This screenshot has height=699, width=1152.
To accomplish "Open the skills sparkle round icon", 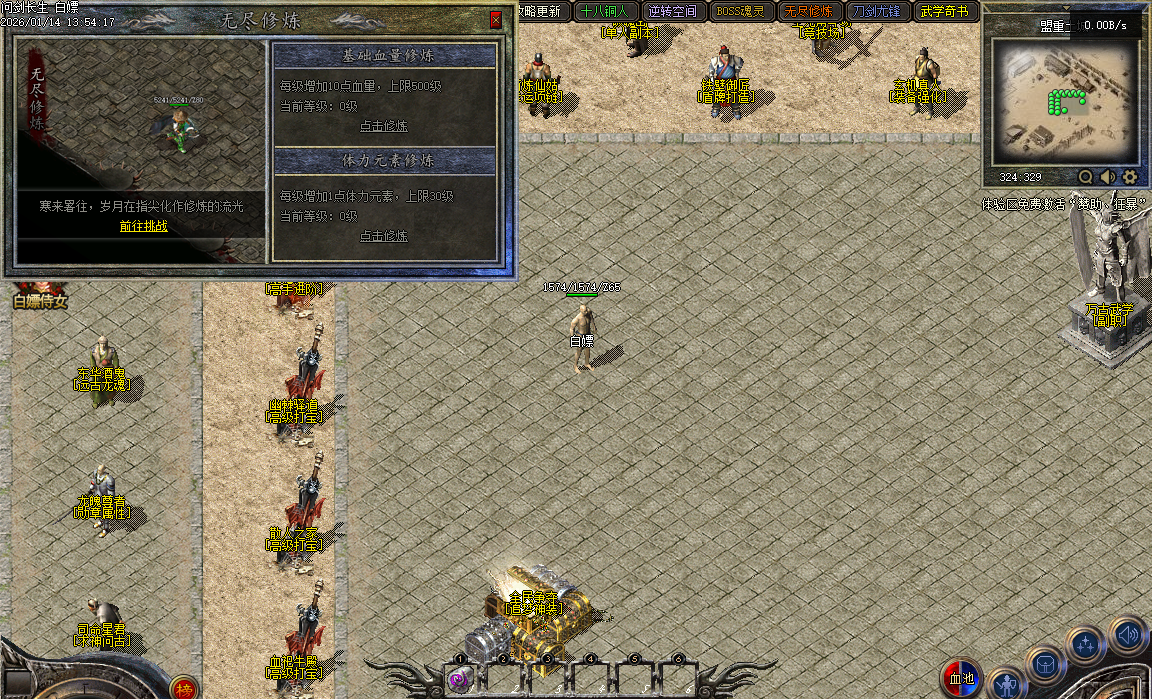I will point(1085,645).
